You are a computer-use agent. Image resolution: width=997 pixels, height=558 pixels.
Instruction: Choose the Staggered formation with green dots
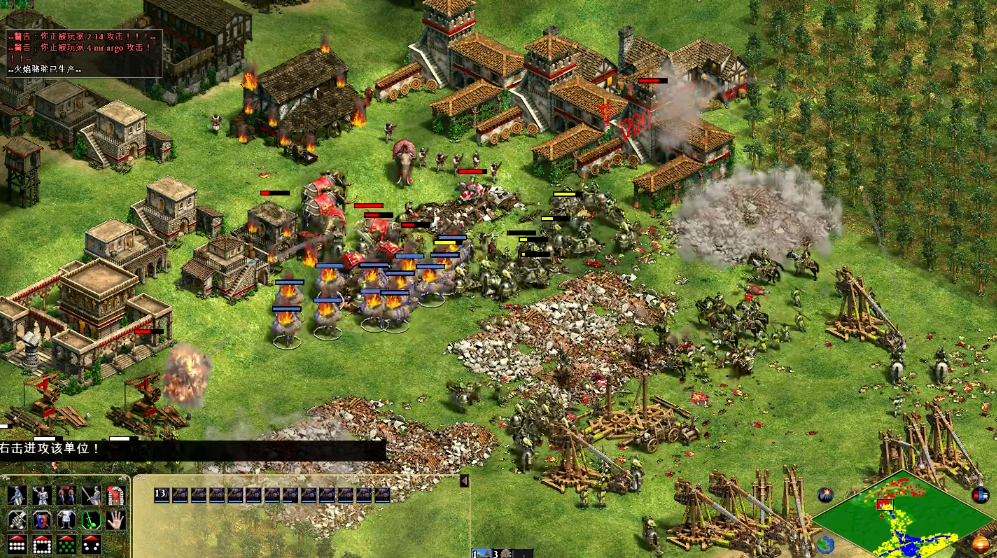point(66,544)
